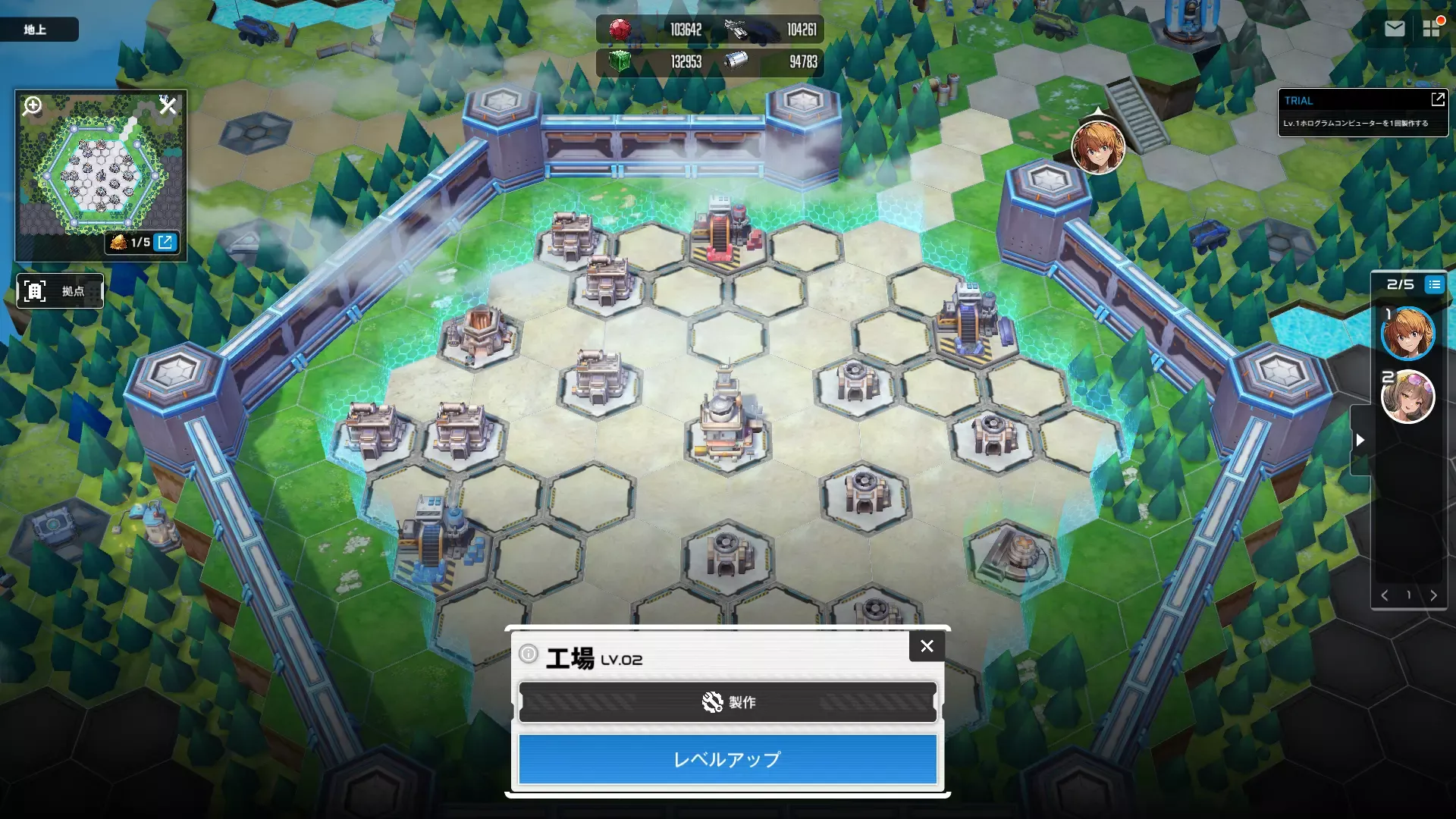The height and width of the screenshot is (819, 1456).
Task: Open the mail inbox icon
Action: click(1395, 29)
